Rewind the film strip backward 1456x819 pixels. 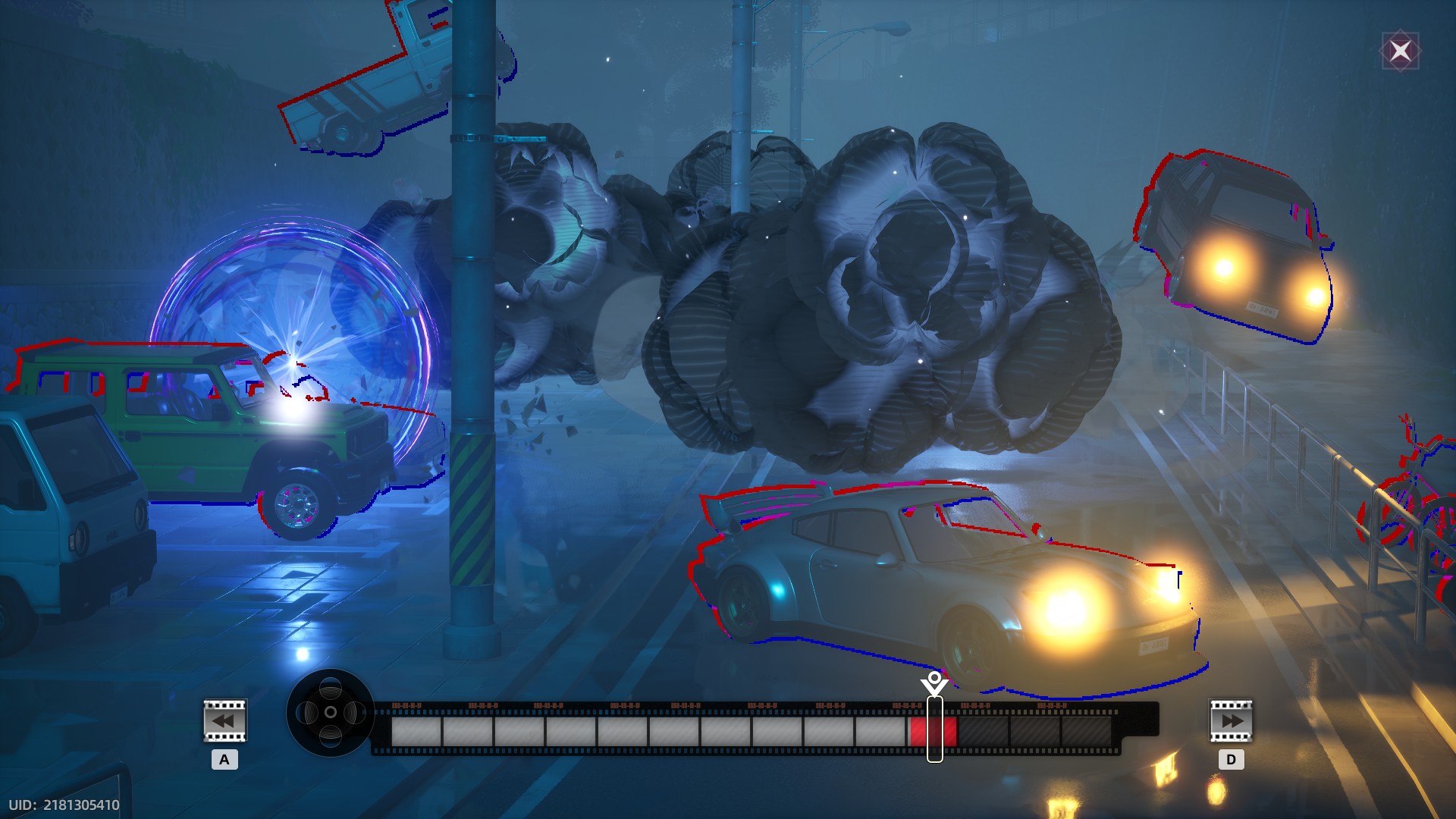coord(224,720)
